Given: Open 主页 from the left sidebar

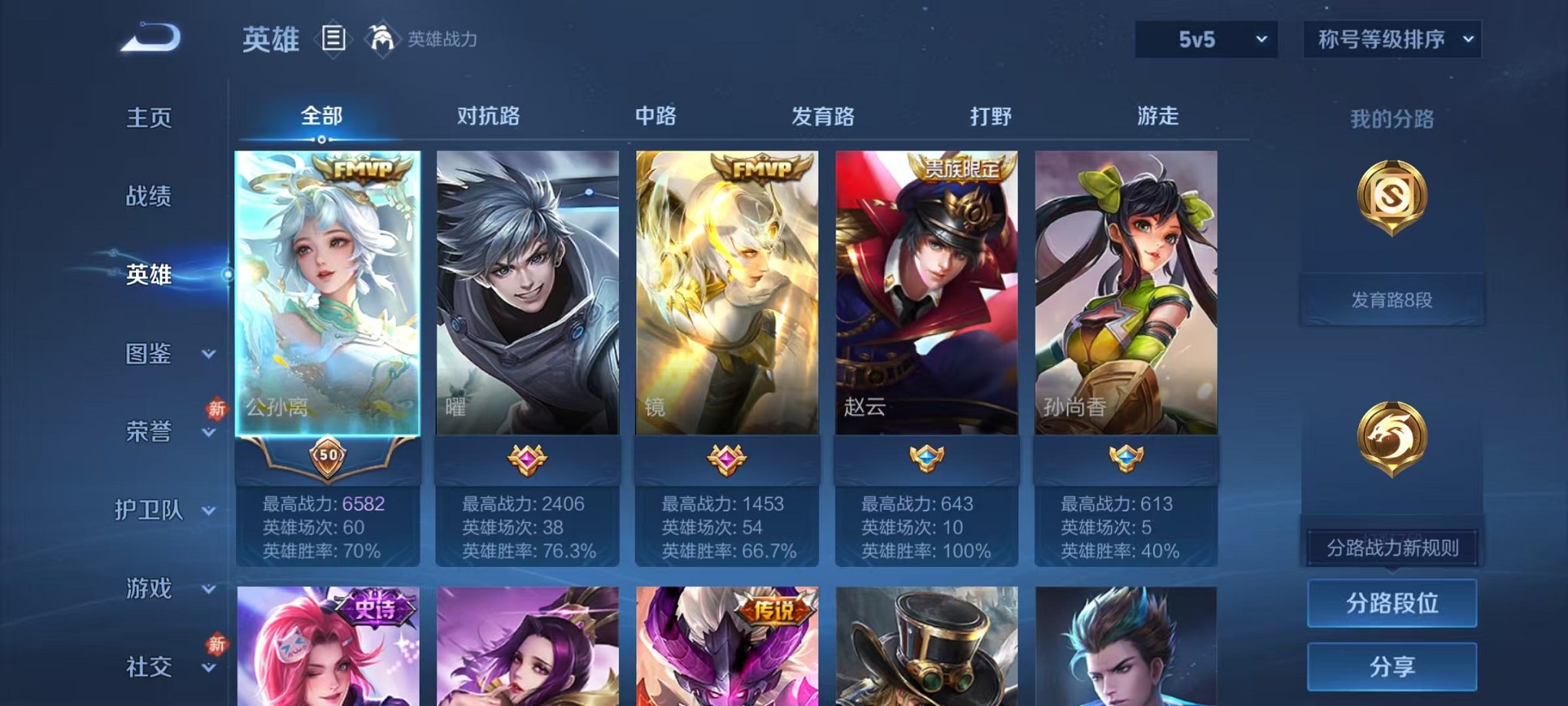Looking at the screenshot, I should [151, 118].
